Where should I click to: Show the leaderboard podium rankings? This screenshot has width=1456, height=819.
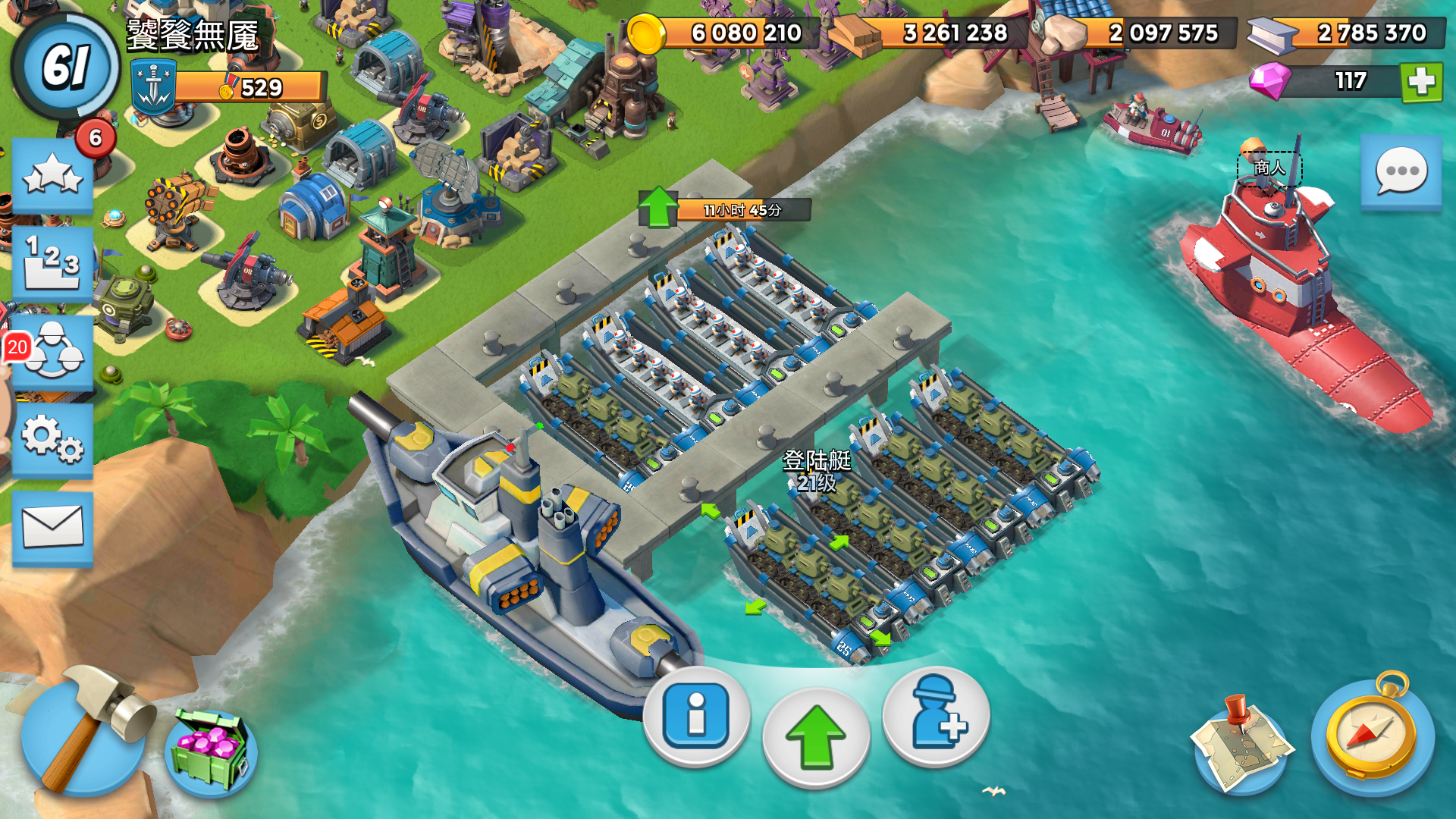[x=52, y=263]
